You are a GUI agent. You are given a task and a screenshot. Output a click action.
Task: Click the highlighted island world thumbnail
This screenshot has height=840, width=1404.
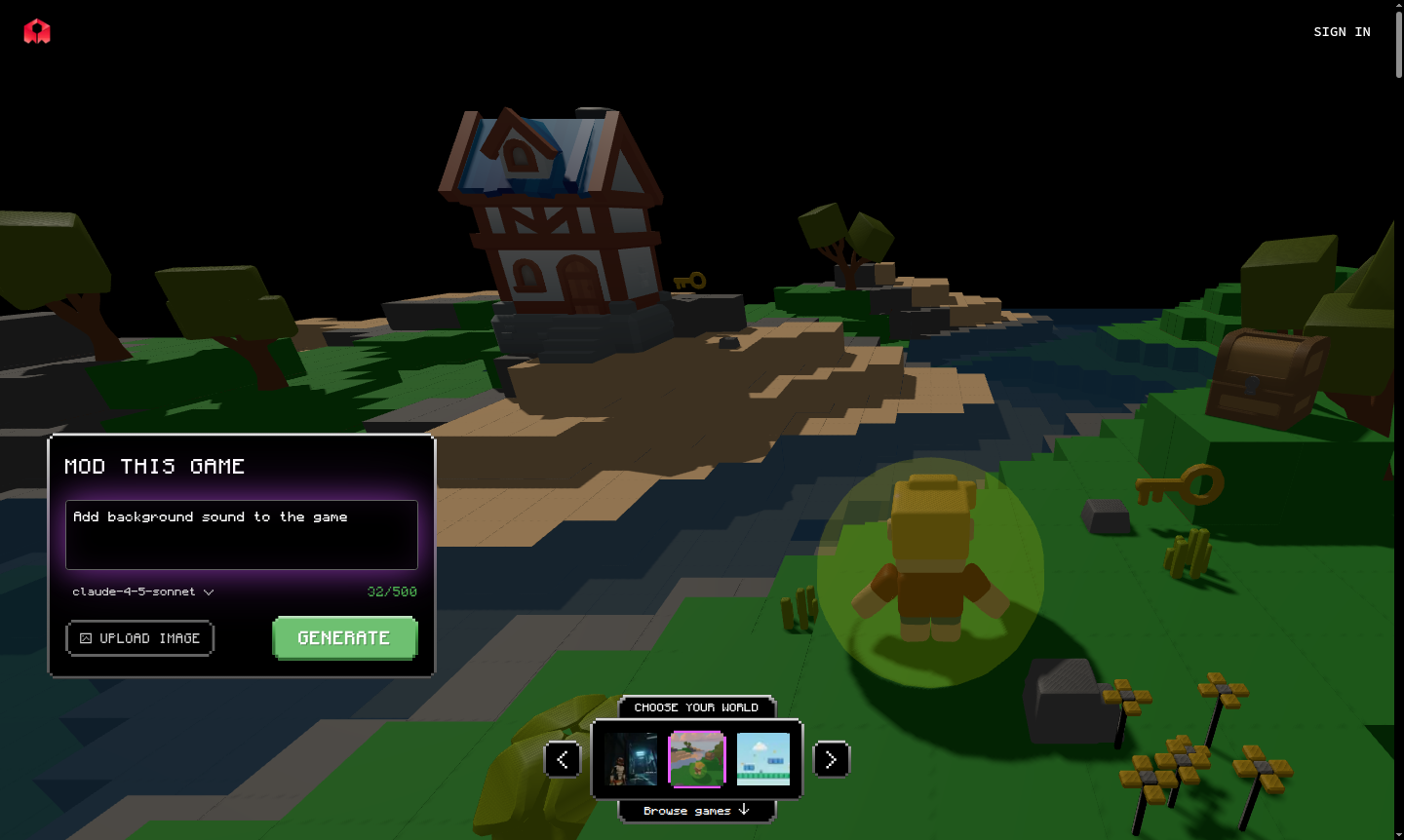click(697, 759)
